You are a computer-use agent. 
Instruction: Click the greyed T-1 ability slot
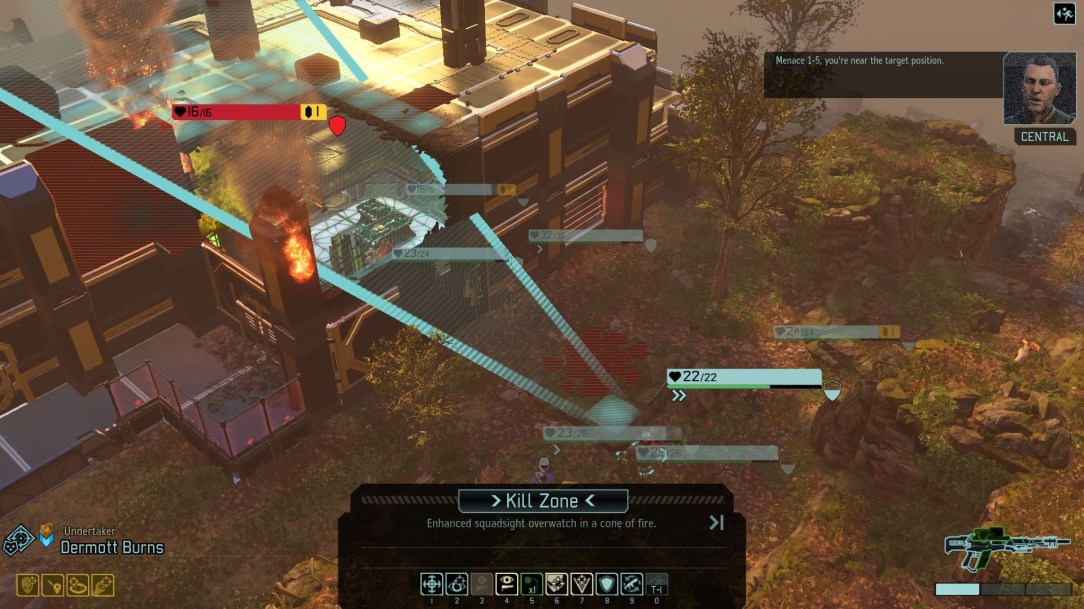point(657,583)
